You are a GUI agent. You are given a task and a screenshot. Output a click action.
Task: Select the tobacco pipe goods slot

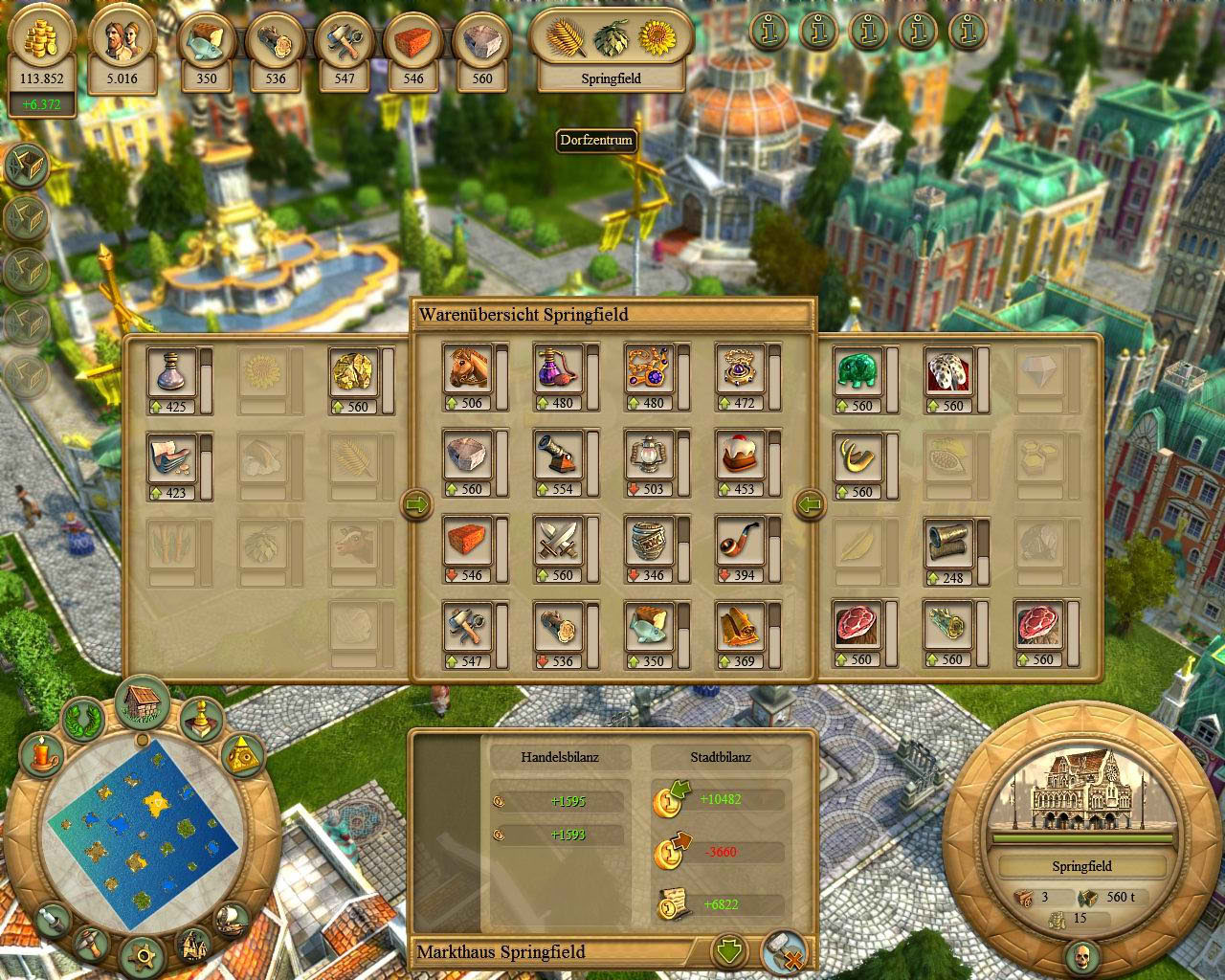tap(739, 542)
